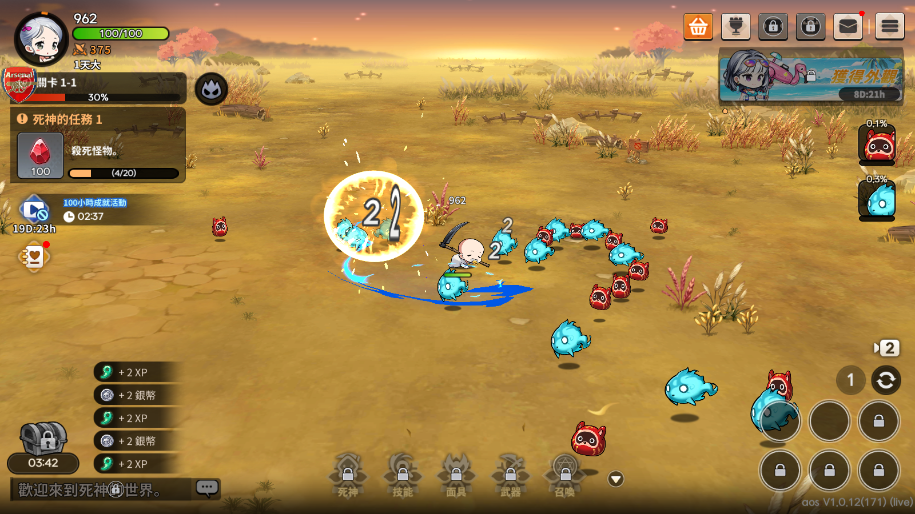The width and height of the screenshot is (915, 514).
Task: Tap the blue flame icon button
Action: tap(211, 89)
